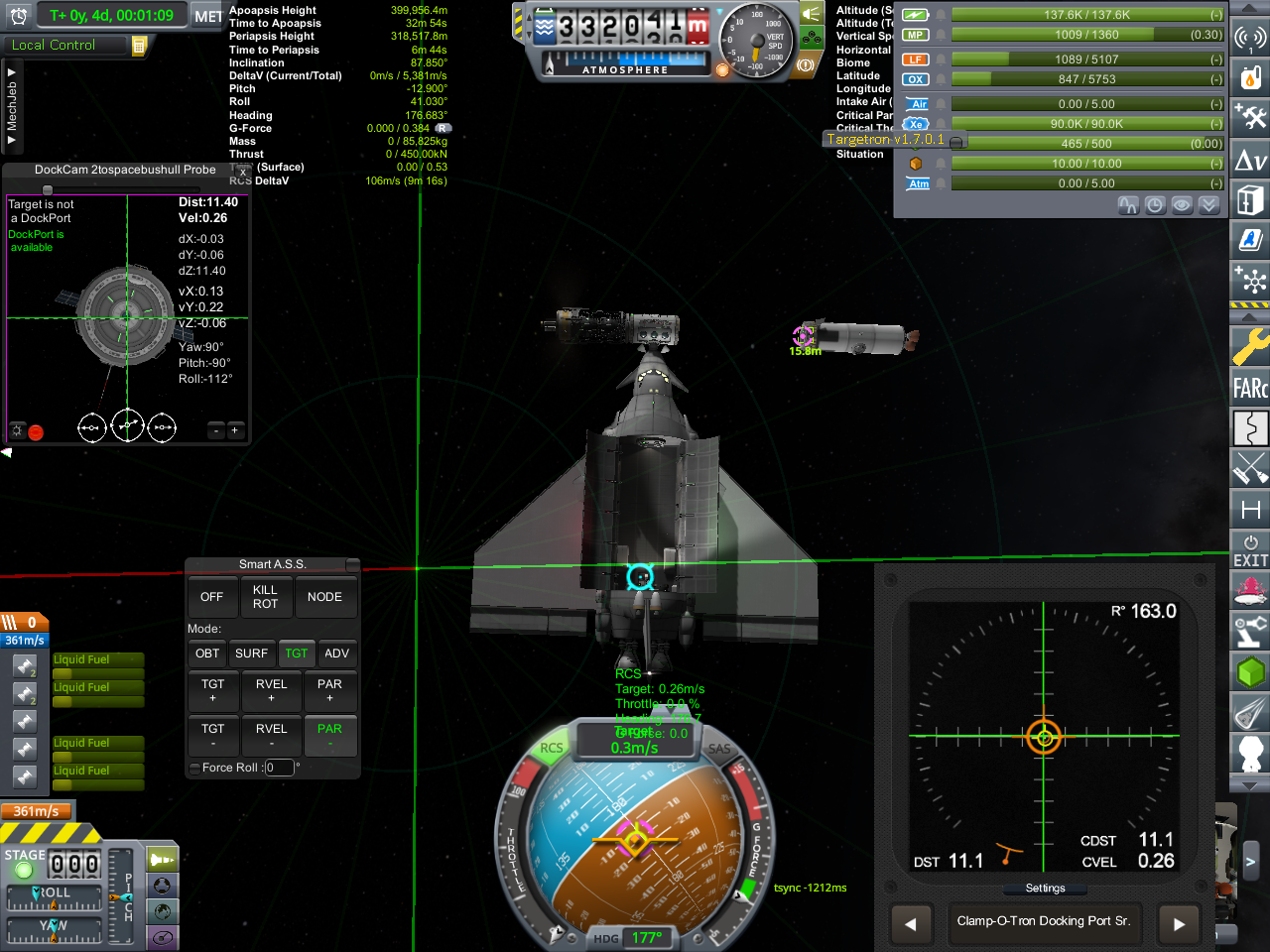Select previous docking port with left arrow
1270x952 pixels.
coord(911,924)
